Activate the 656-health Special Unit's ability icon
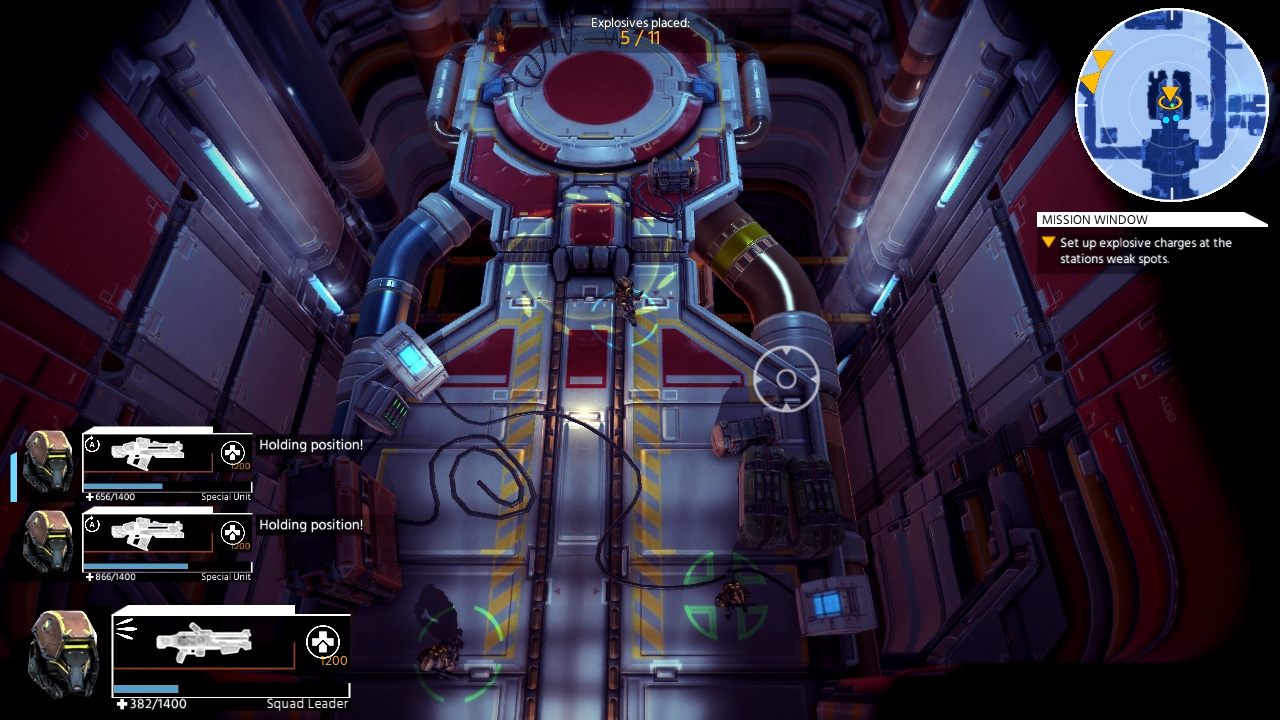This screenshot has height=720, width=1280. point(232,453)
